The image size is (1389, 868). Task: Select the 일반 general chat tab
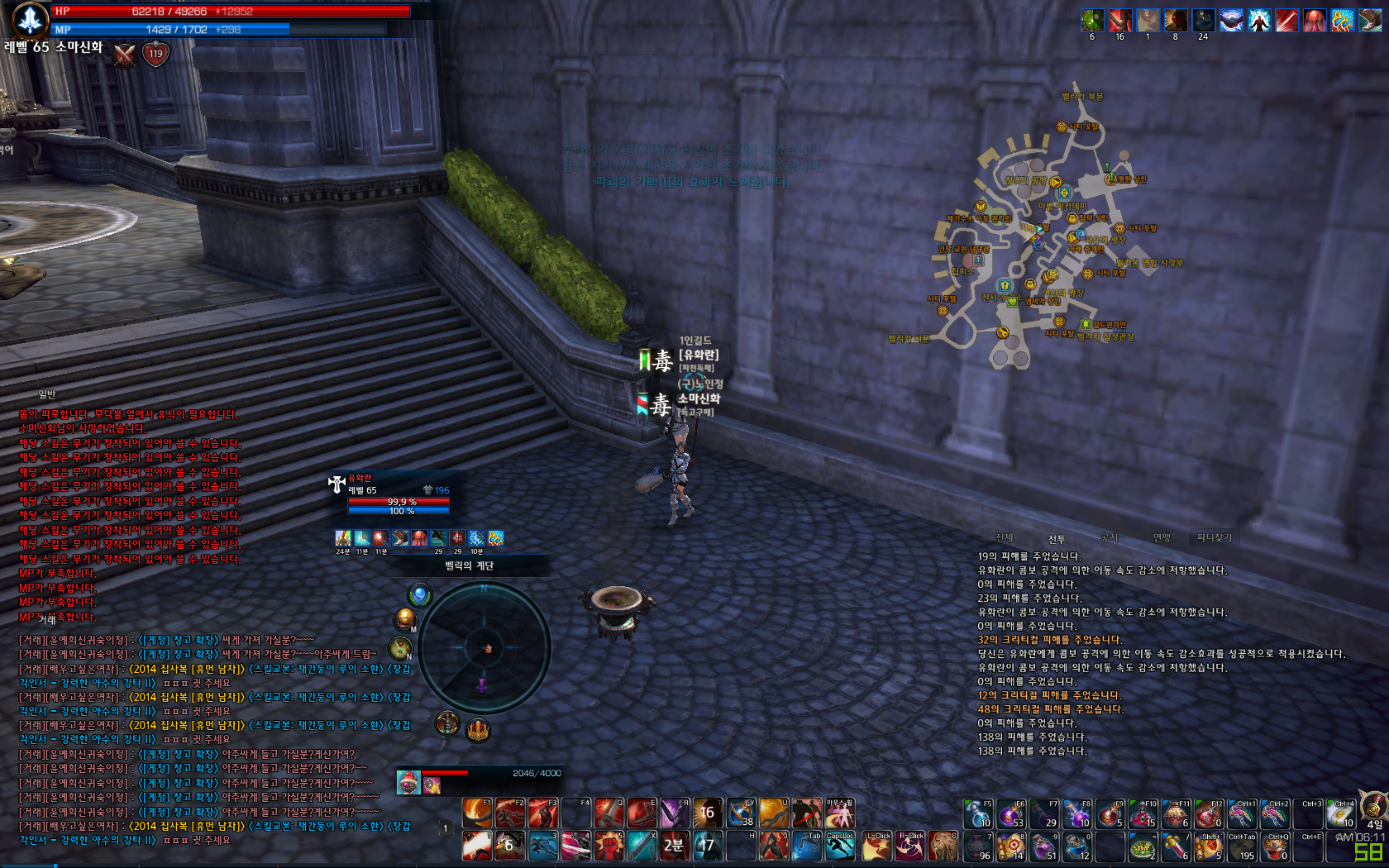coord(47,394)
